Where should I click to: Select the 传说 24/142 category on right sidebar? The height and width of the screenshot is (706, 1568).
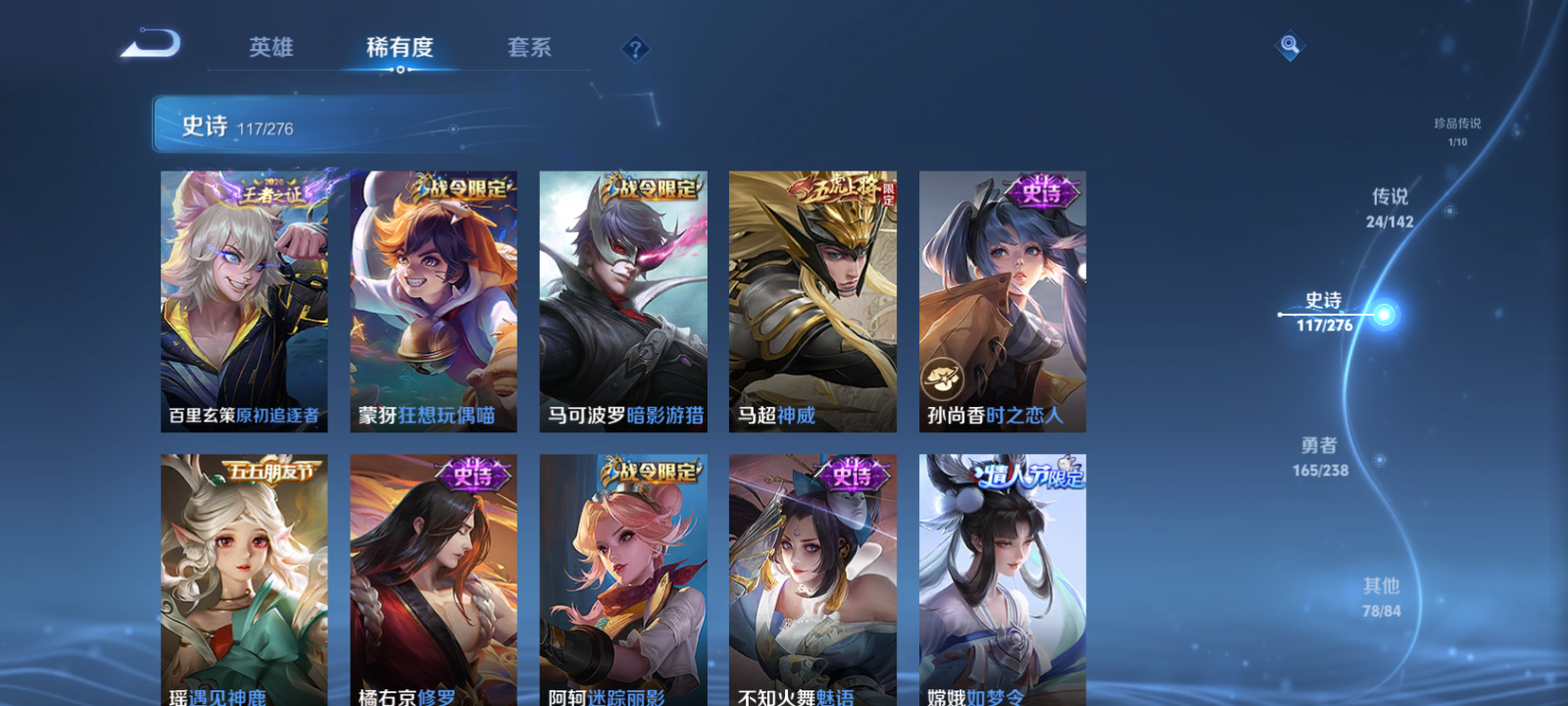point(1389,208)
